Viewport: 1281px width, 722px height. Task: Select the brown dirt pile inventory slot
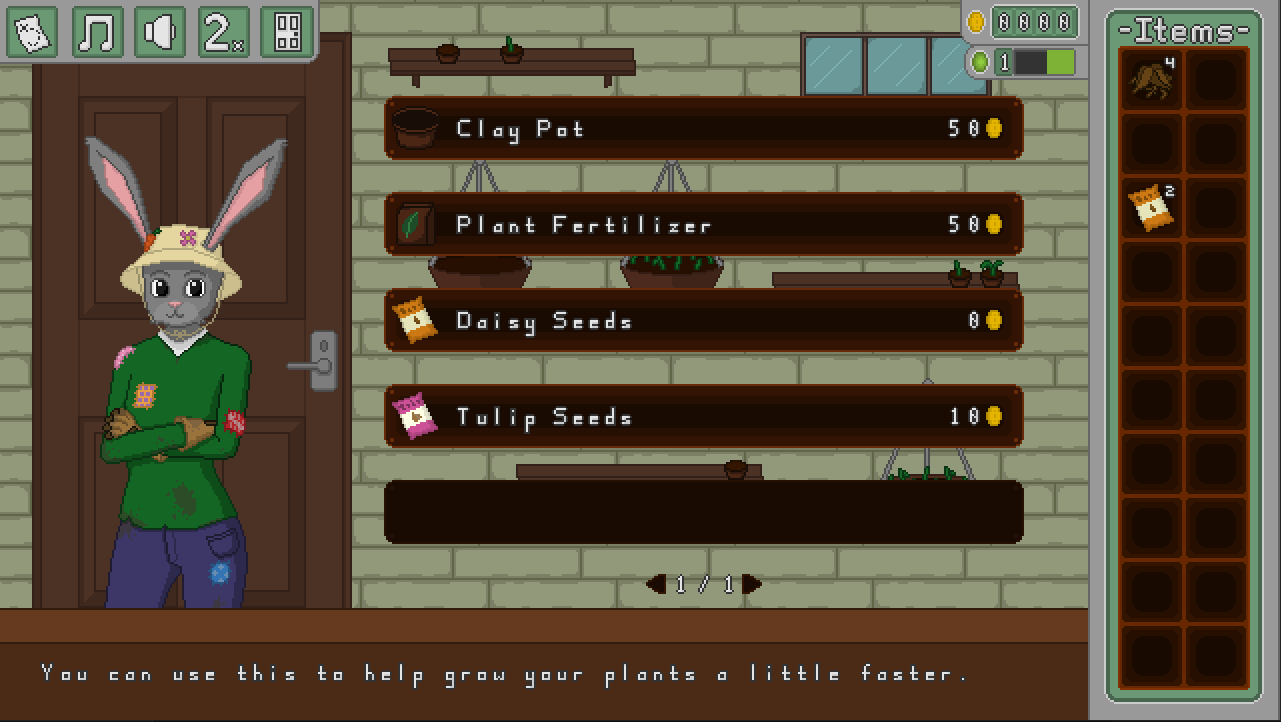(1152, 79)
